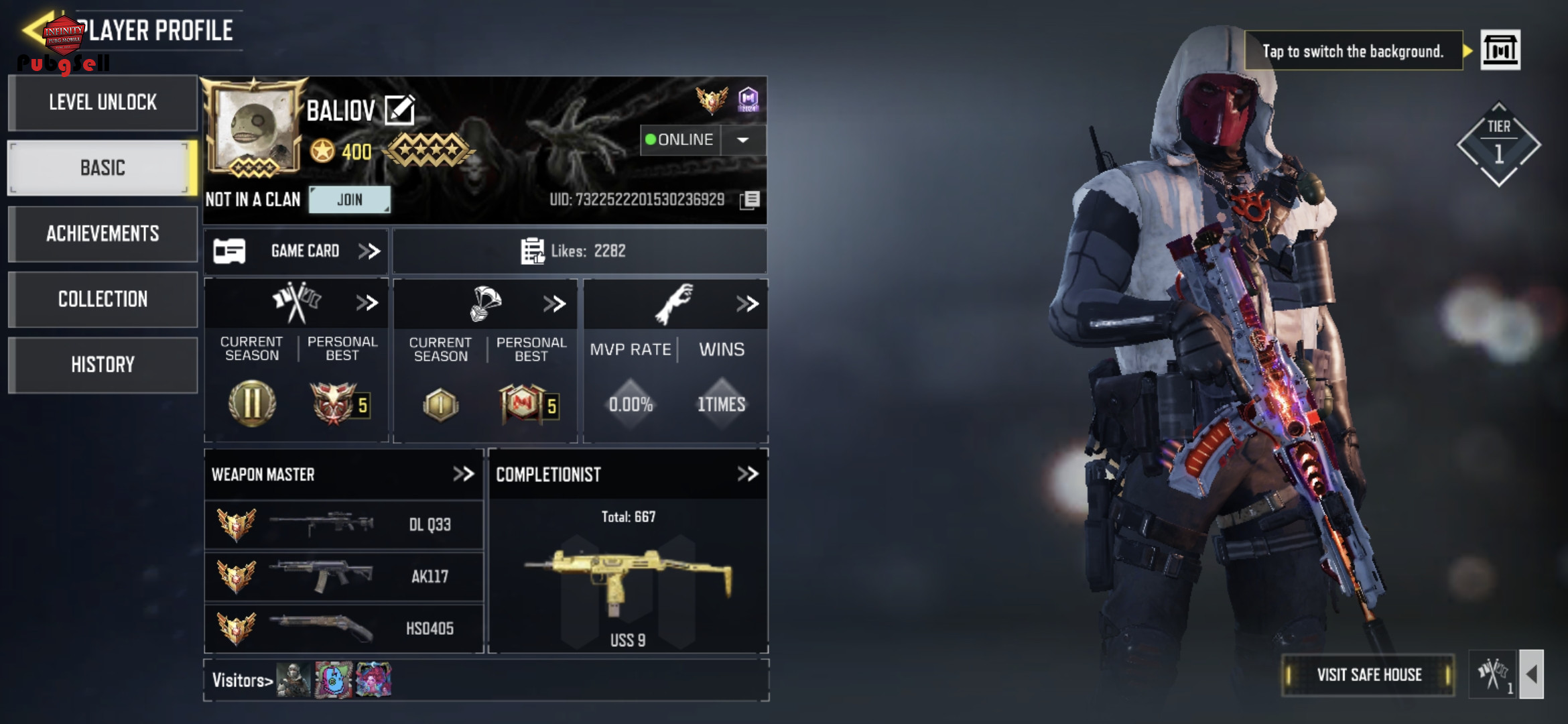Open the Collection tab
1568x724 pixels.
tap(103, 299)
